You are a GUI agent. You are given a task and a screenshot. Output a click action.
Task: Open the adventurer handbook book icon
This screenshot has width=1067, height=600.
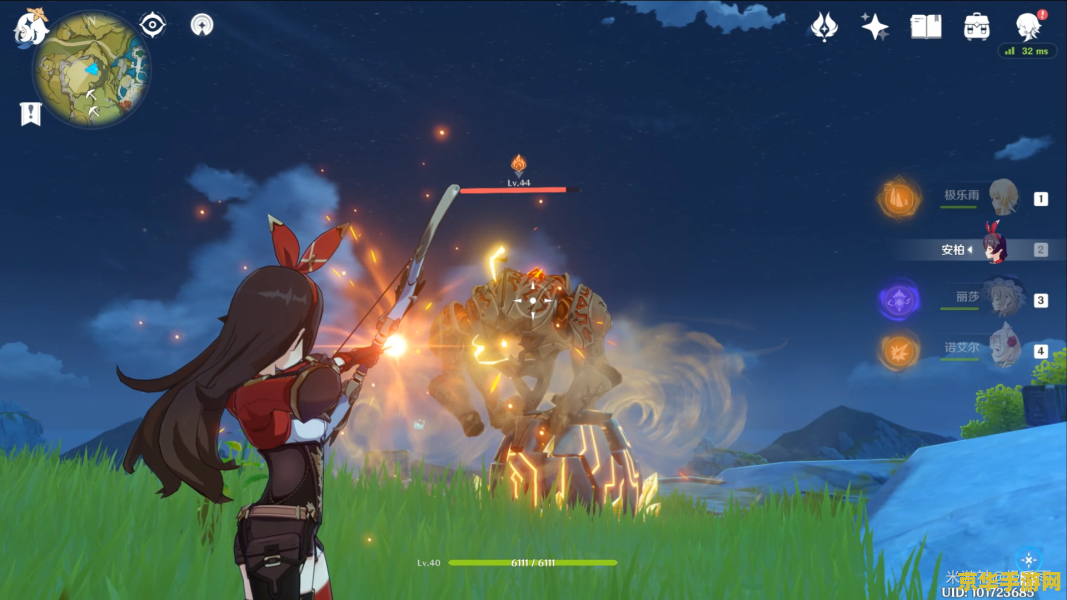(926, 27)
